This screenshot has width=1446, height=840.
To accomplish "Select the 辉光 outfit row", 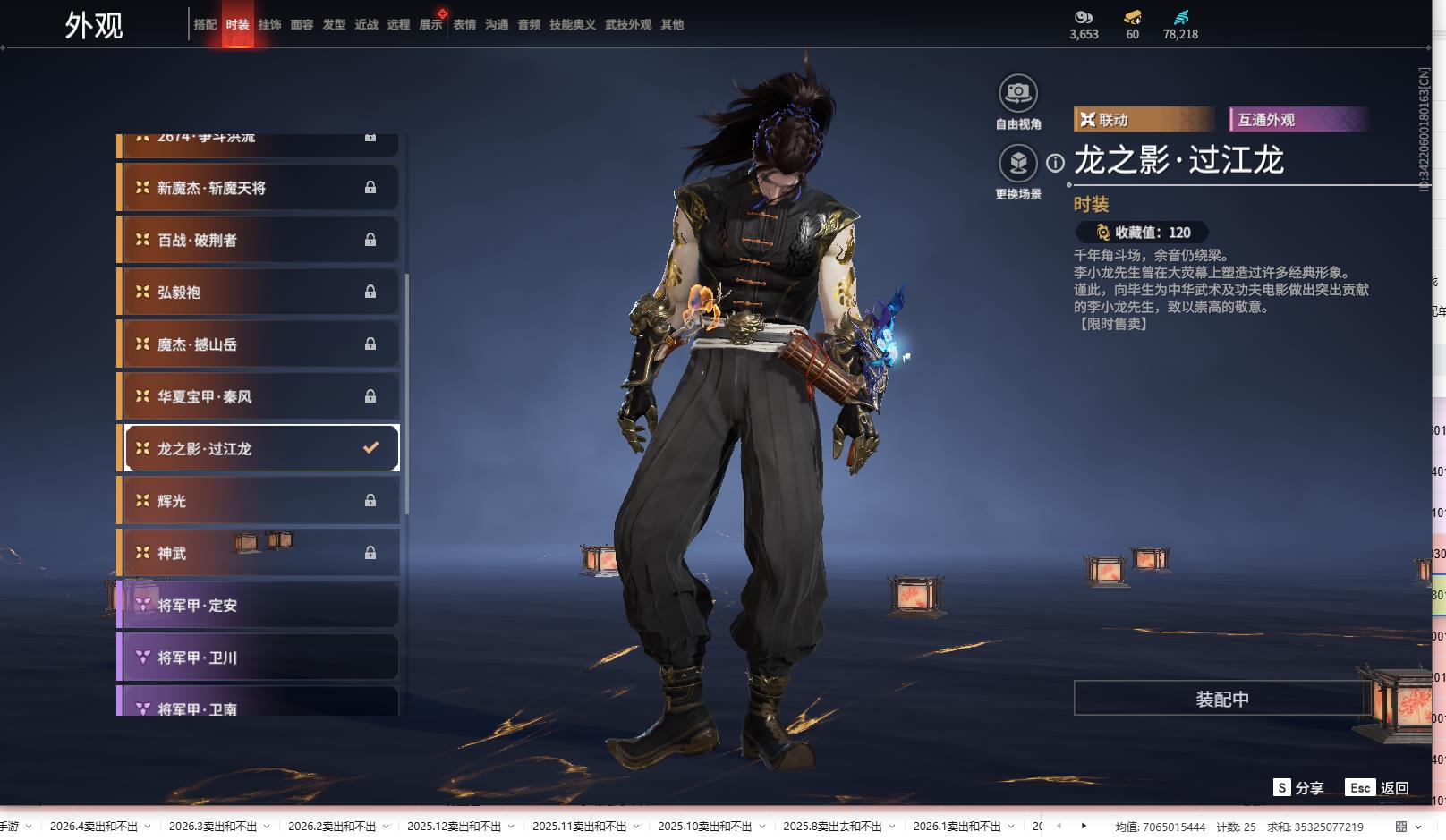I will (x=259, y=501).
